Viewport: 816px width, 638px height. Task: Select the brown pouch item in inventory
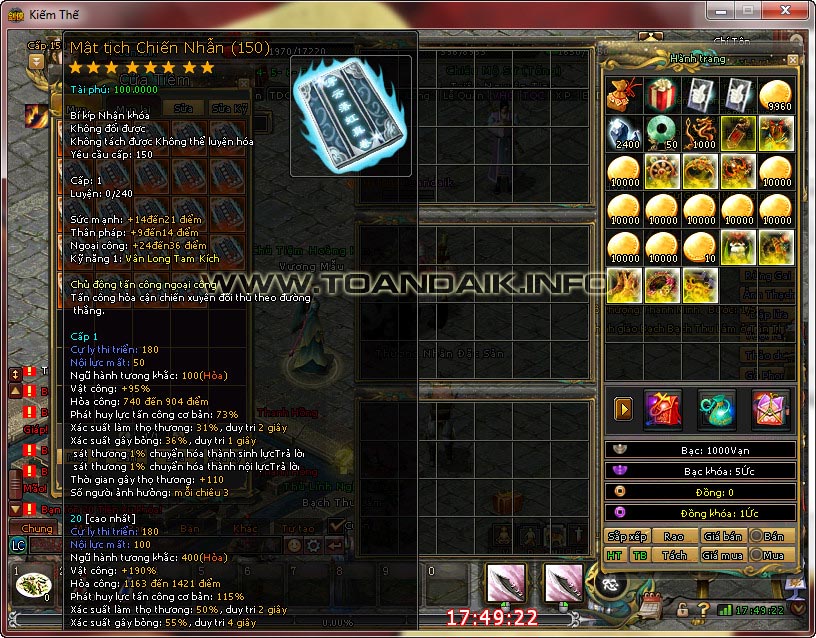623,95
